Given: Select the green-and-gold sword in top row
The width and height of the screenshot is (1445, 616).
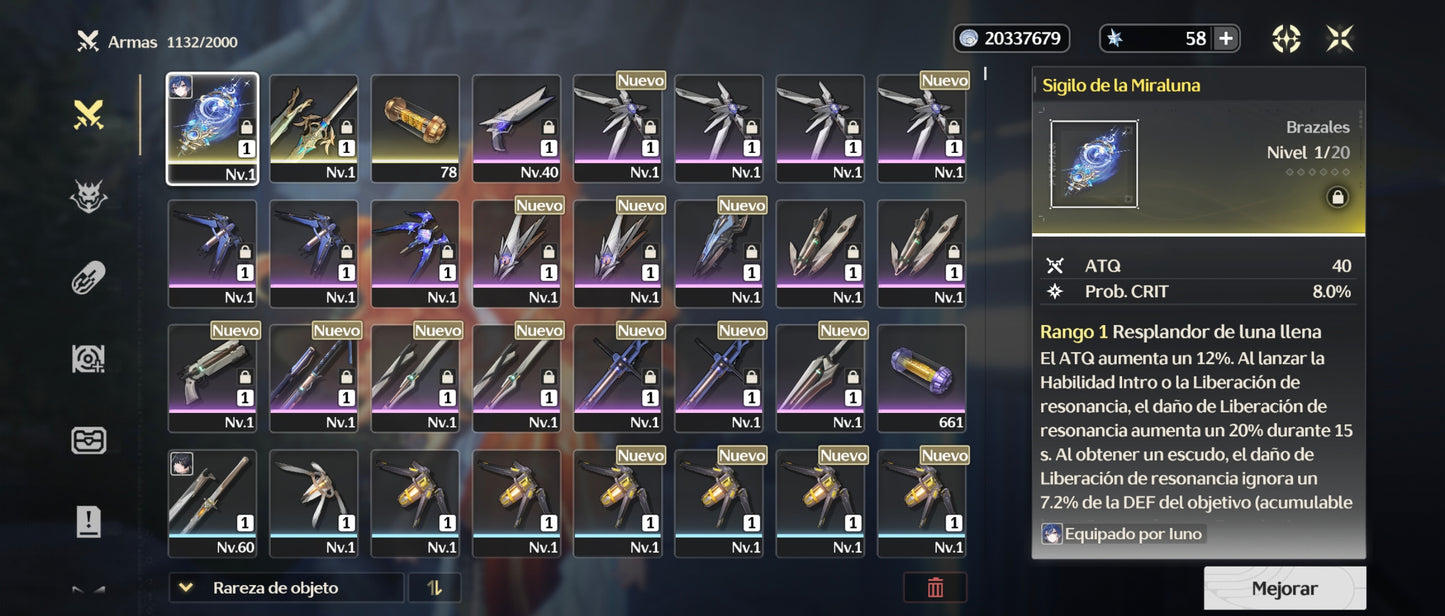Looking at the screenshot, I should point(314,128).
